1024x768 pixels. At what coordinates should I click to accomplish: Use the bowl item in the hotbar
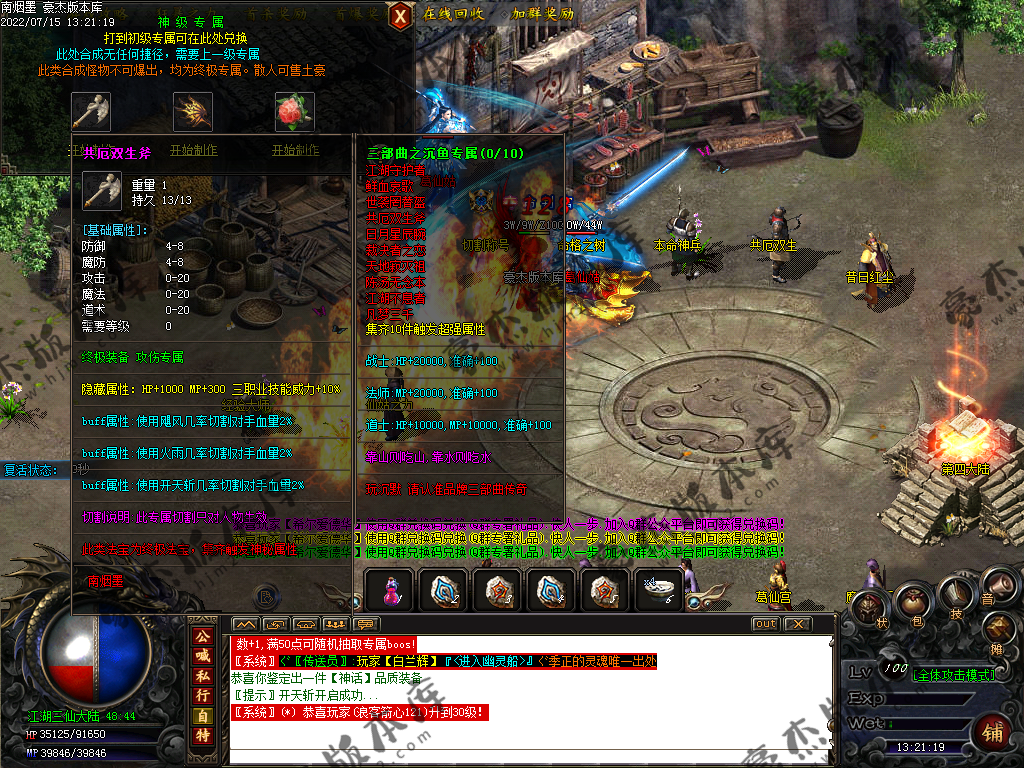(x=658, y=590)
